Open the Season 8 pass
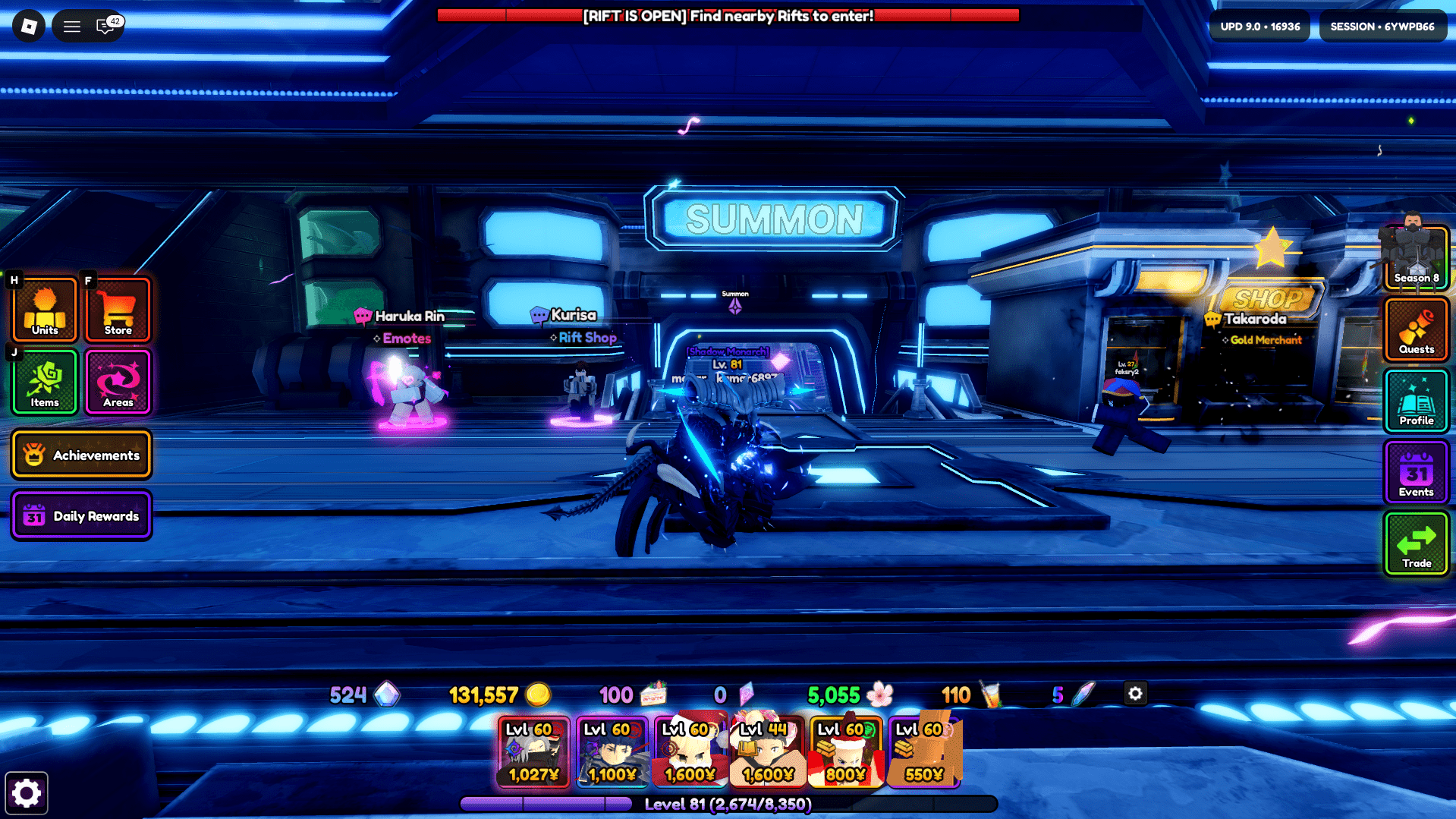The height and width of the screenshot is (819, 1456). point(1416,257)
